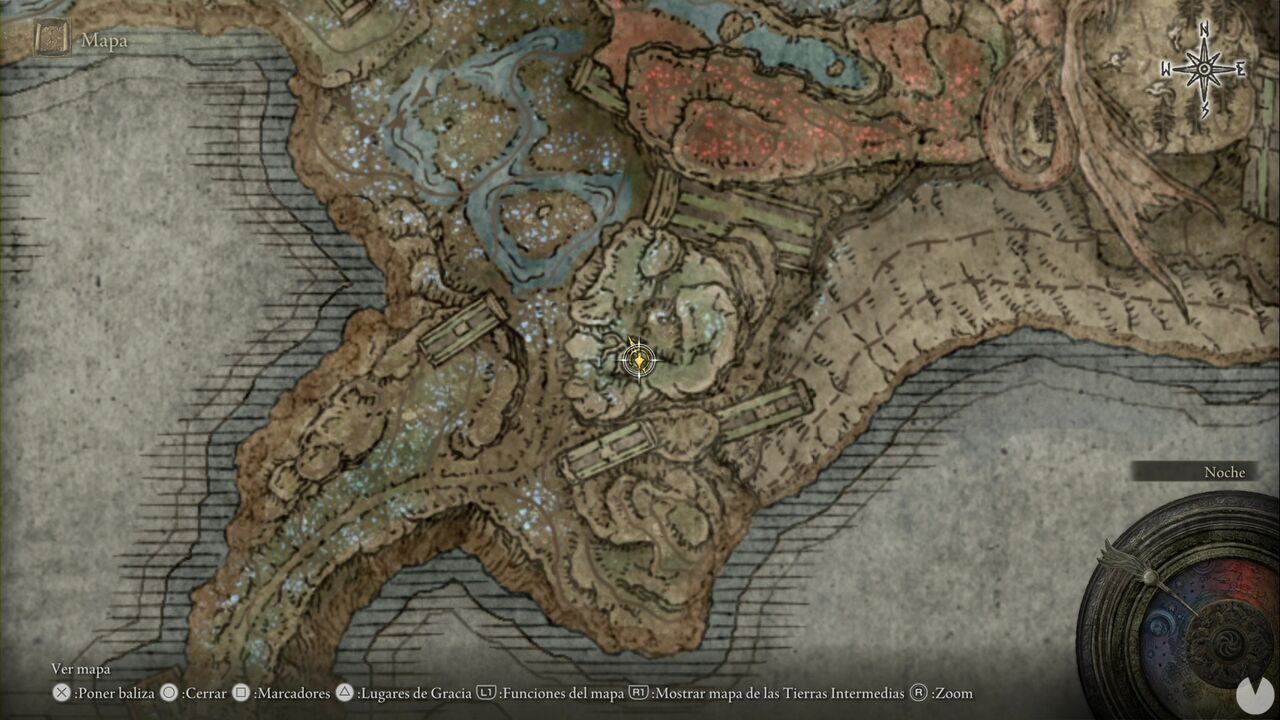
Task: Expand the Marcadores selection list
Action: [x=290, y=692]
